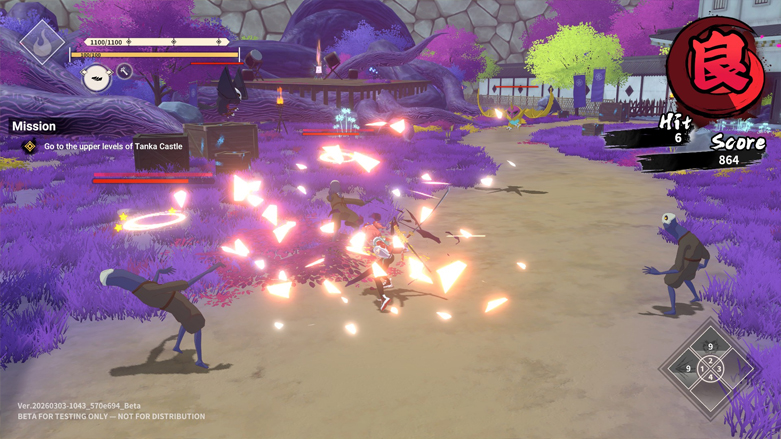This screenshot has width=781, height=439.
Task: Select the flame emblem diamond icon
Action: point(41,41)
